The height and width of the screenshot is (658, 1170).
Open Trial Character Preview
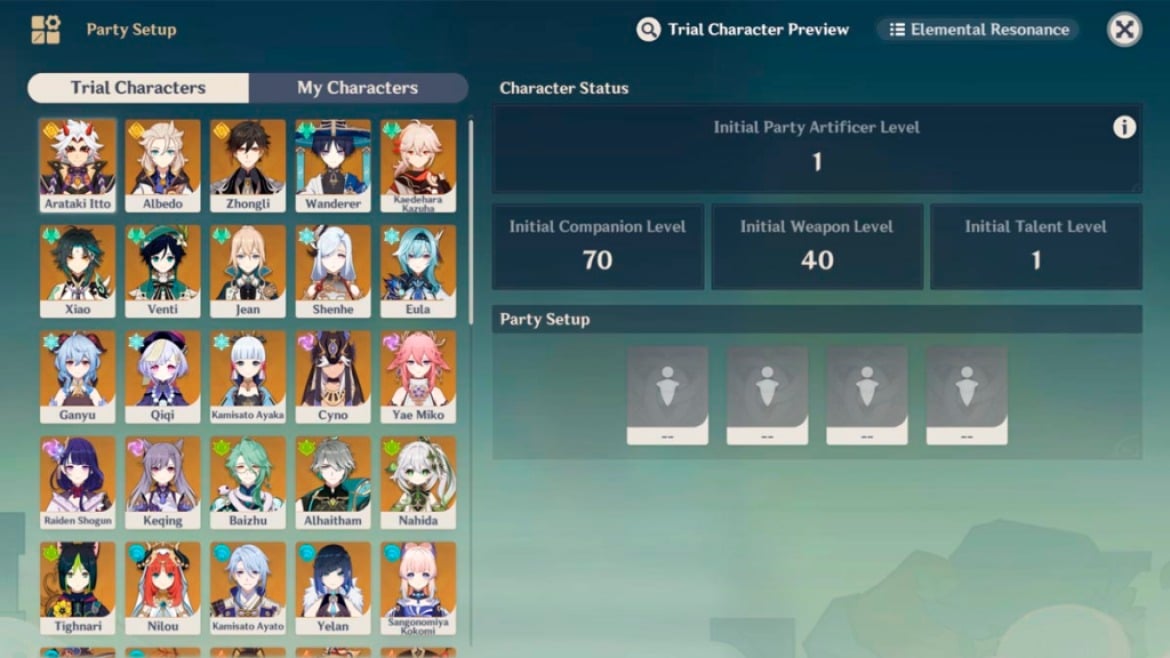[743, 29]
